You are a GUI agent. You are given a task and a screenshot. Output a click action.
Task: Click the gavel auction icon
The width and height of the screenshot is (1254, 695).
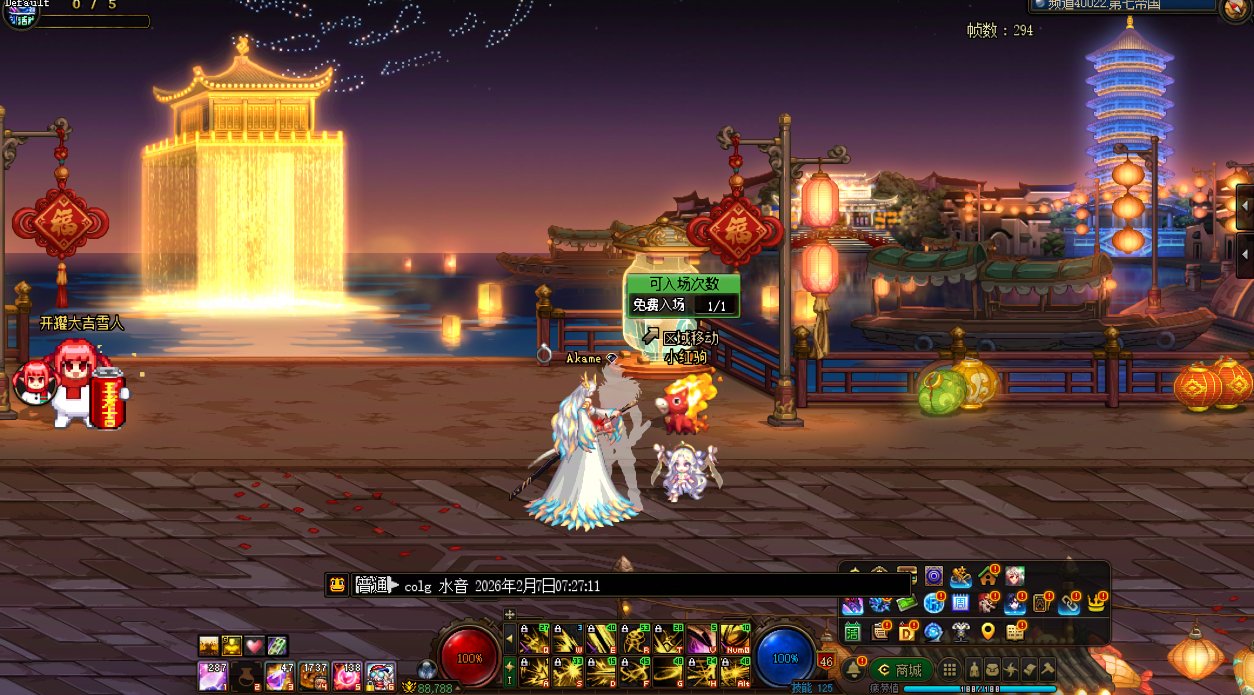coord(1047,670)
